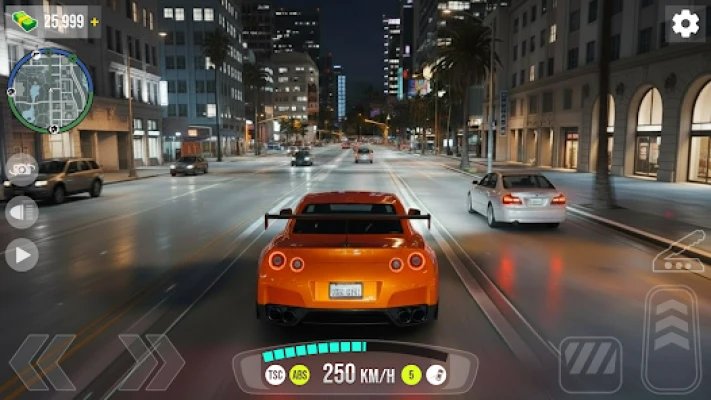Viewport: 711px width, 400px height.
Task: Open the settings gear menu
Action: pos(685,23)
